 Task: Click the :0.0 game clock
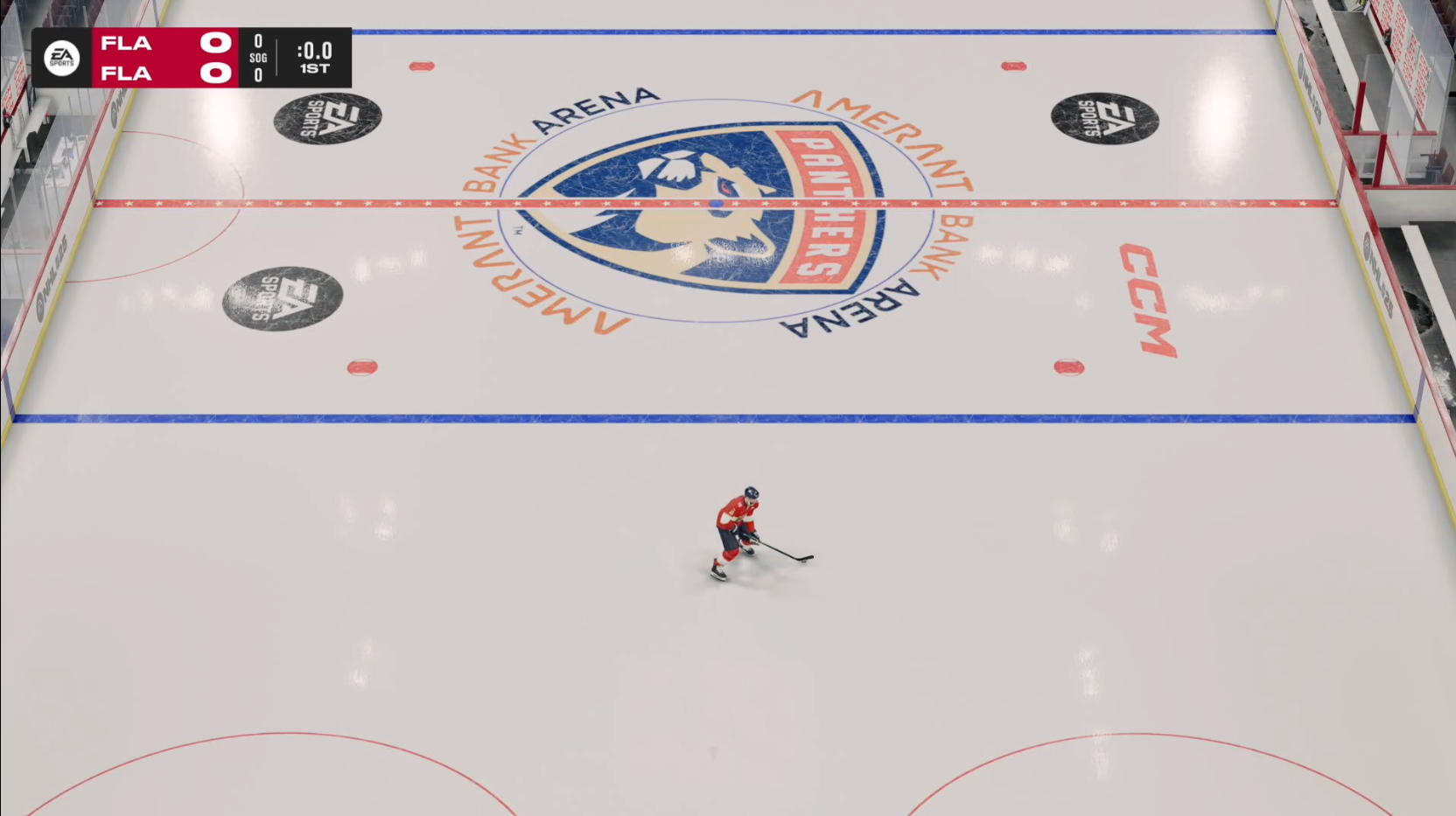click(x=314, y=51)
